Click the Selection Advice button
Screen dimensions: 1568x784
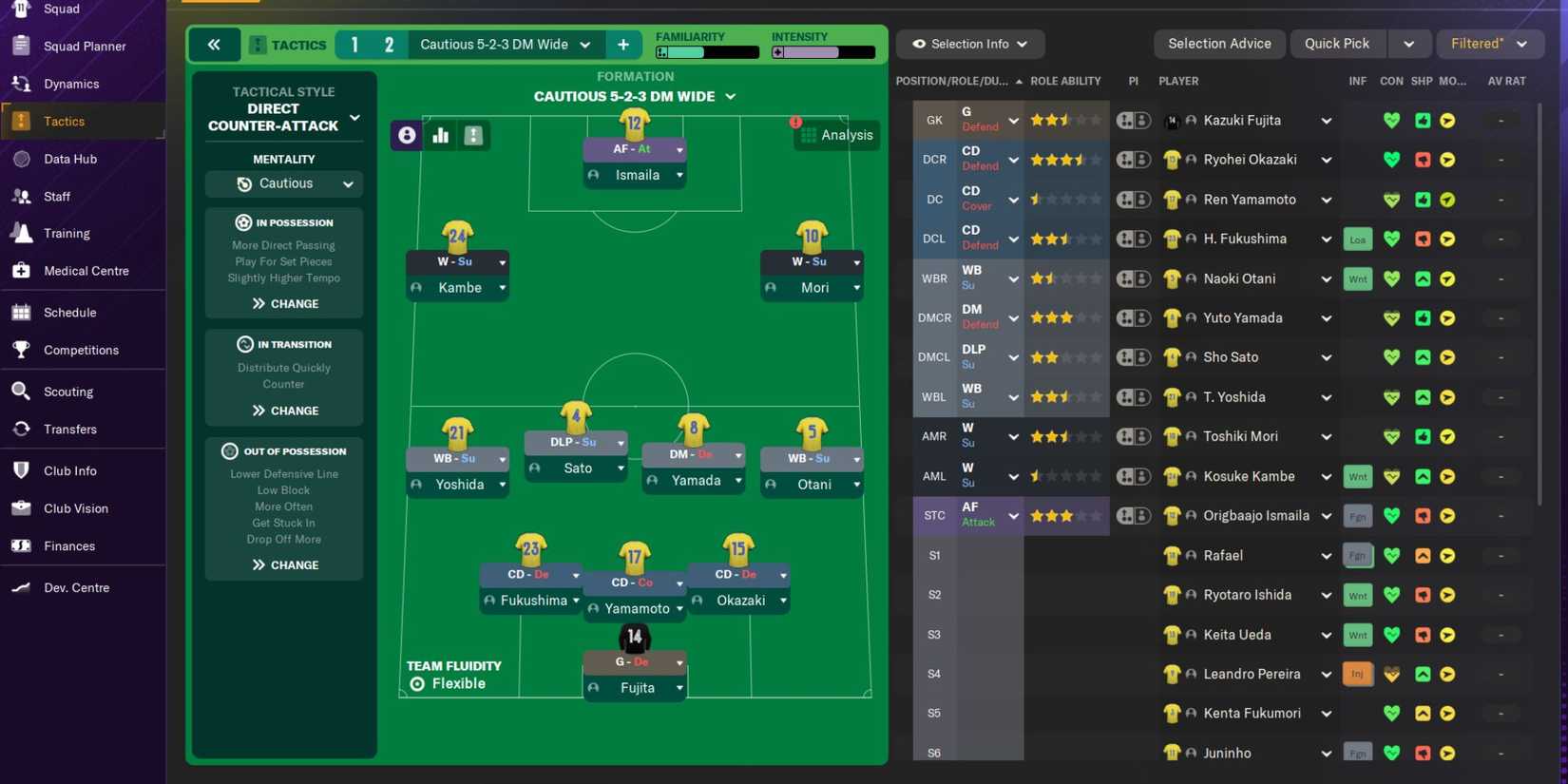(1219, 44)
